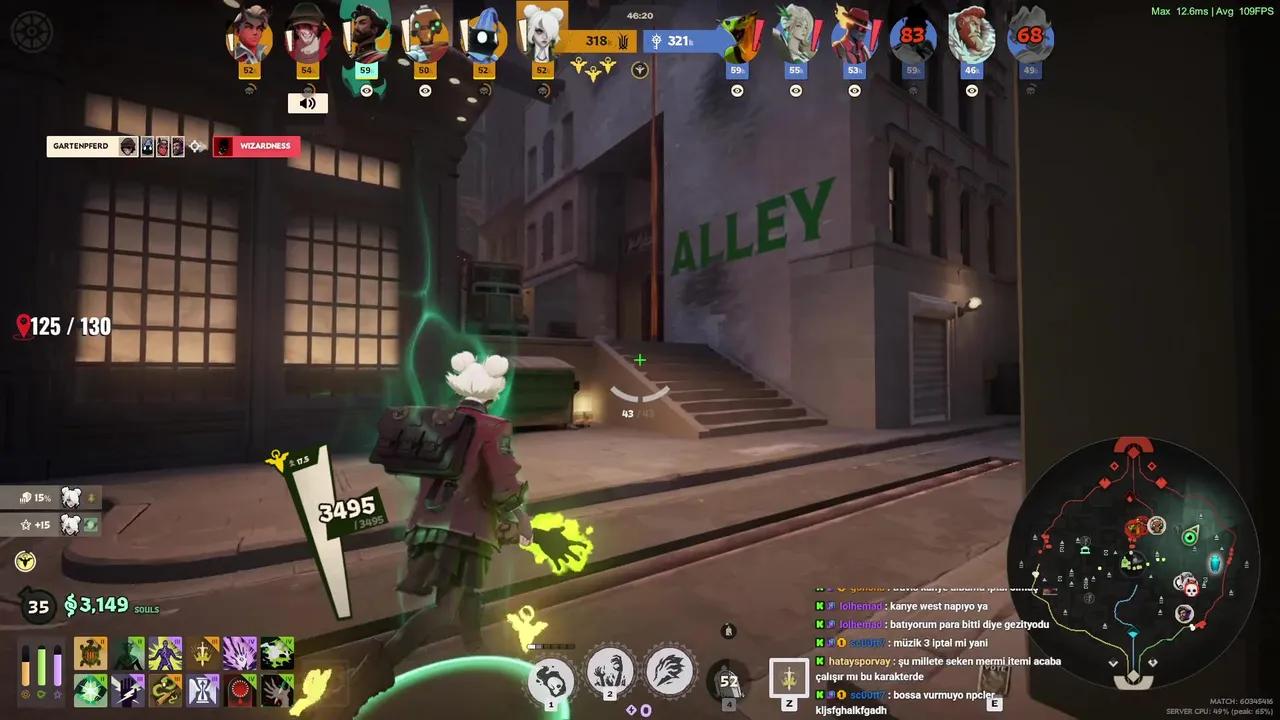Click the red WIZARDNESS team banner
The width and height of the screenshot is (1280, 720).
tap(256, 146)
